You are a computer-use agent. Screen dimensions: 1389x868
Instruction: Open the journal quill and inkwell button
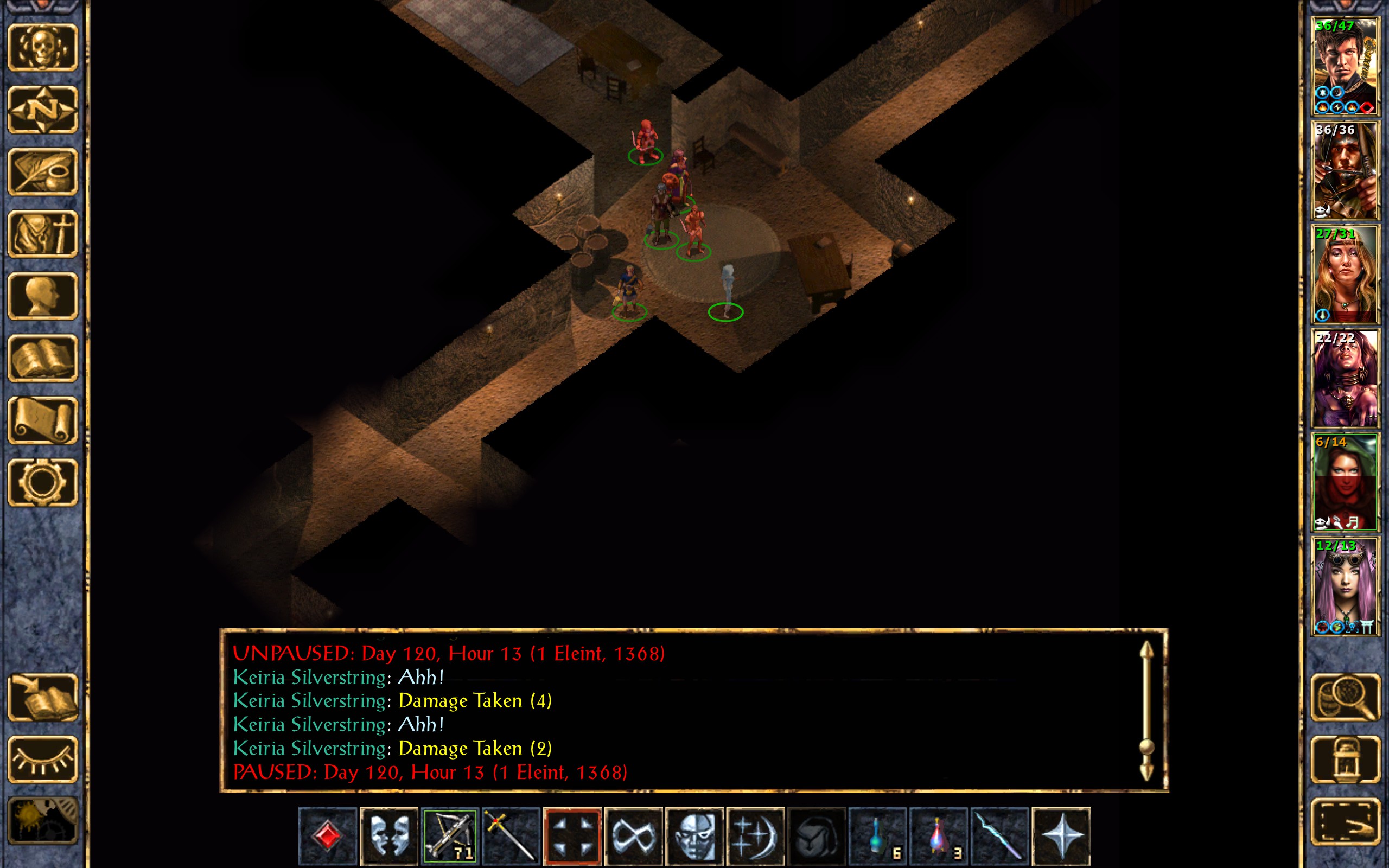point(43,171)
